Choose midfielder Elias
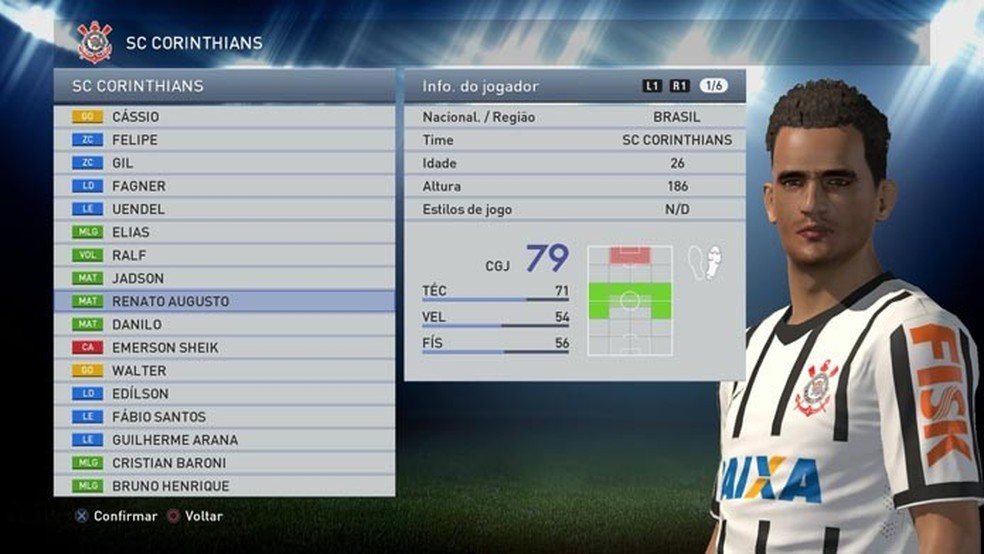The height and width of the screenshot is (554, 984). [x=224, y=232]
